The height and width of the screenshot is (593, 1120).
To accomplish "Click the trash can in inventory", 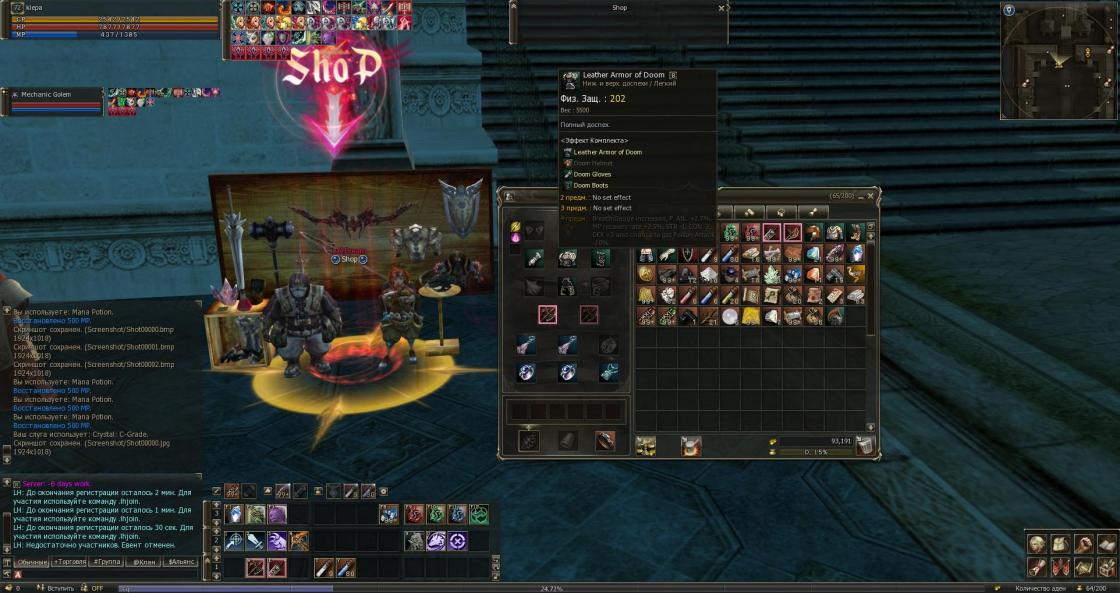I will click(865, 445).
